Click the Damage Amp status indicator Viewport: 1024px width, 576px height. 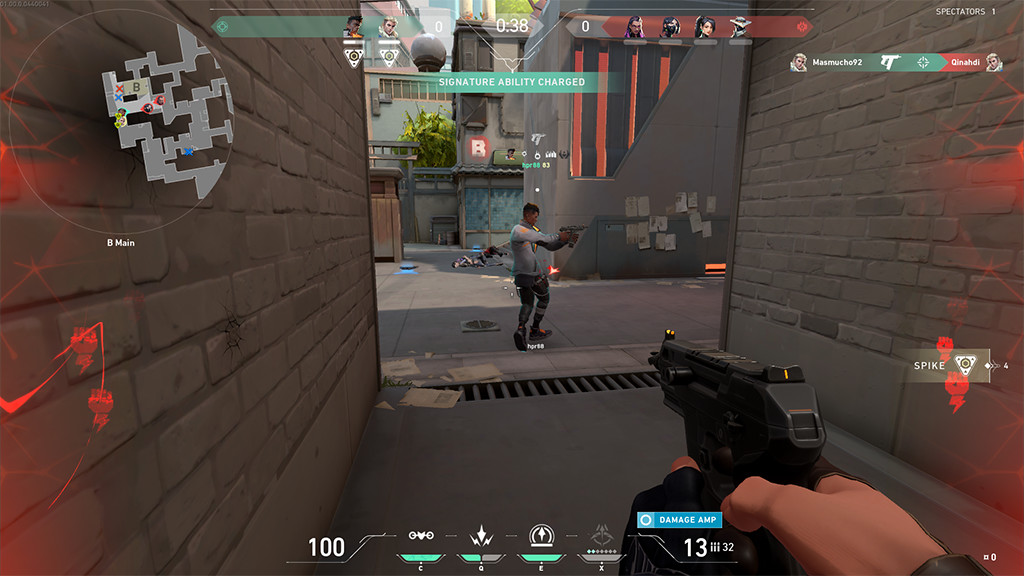coord(680,520)
